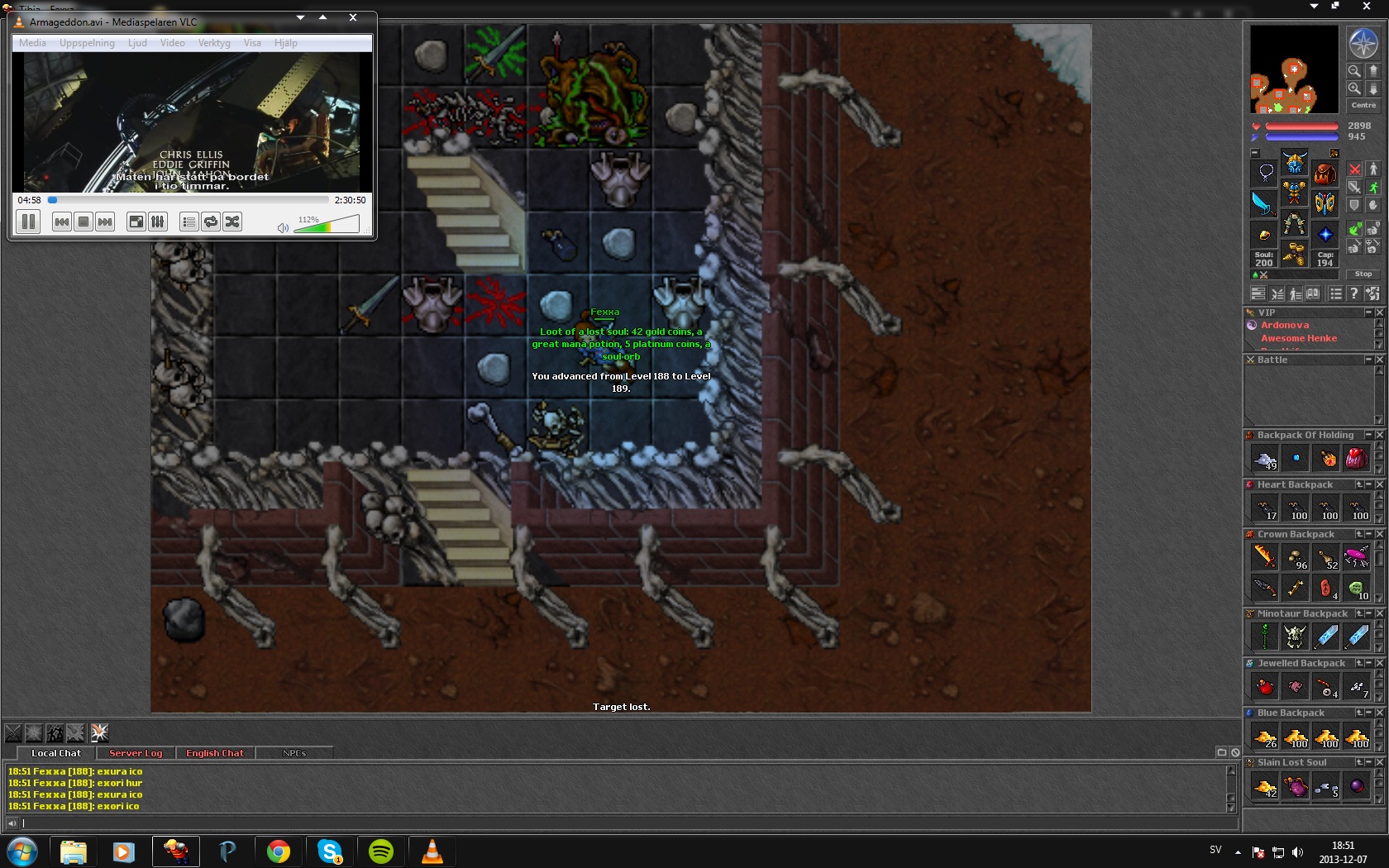The width and height of the screenshot is (1389, 868).
Task: Pause the VLC video playback
Action: [28, 222]
